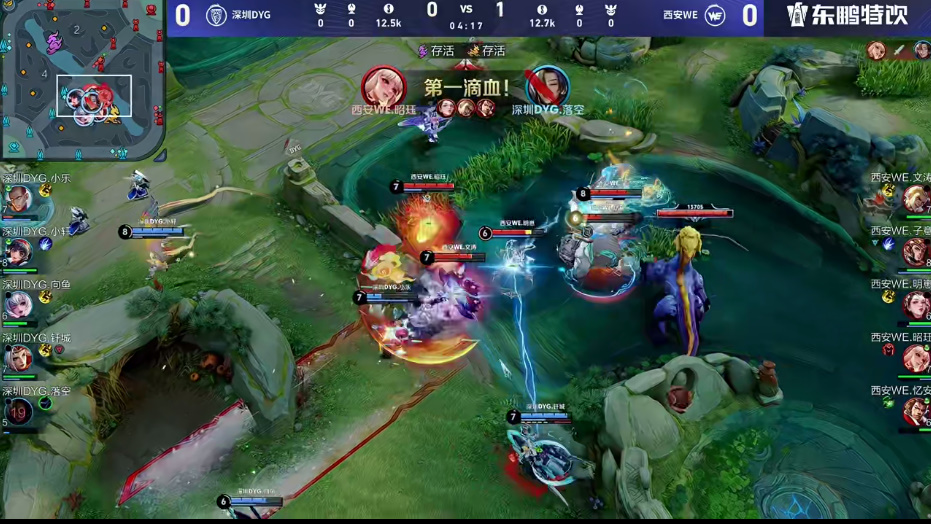Choose WE player 忆安's portrait
This screenshot has height=524, width=931.
click(915, 411)
